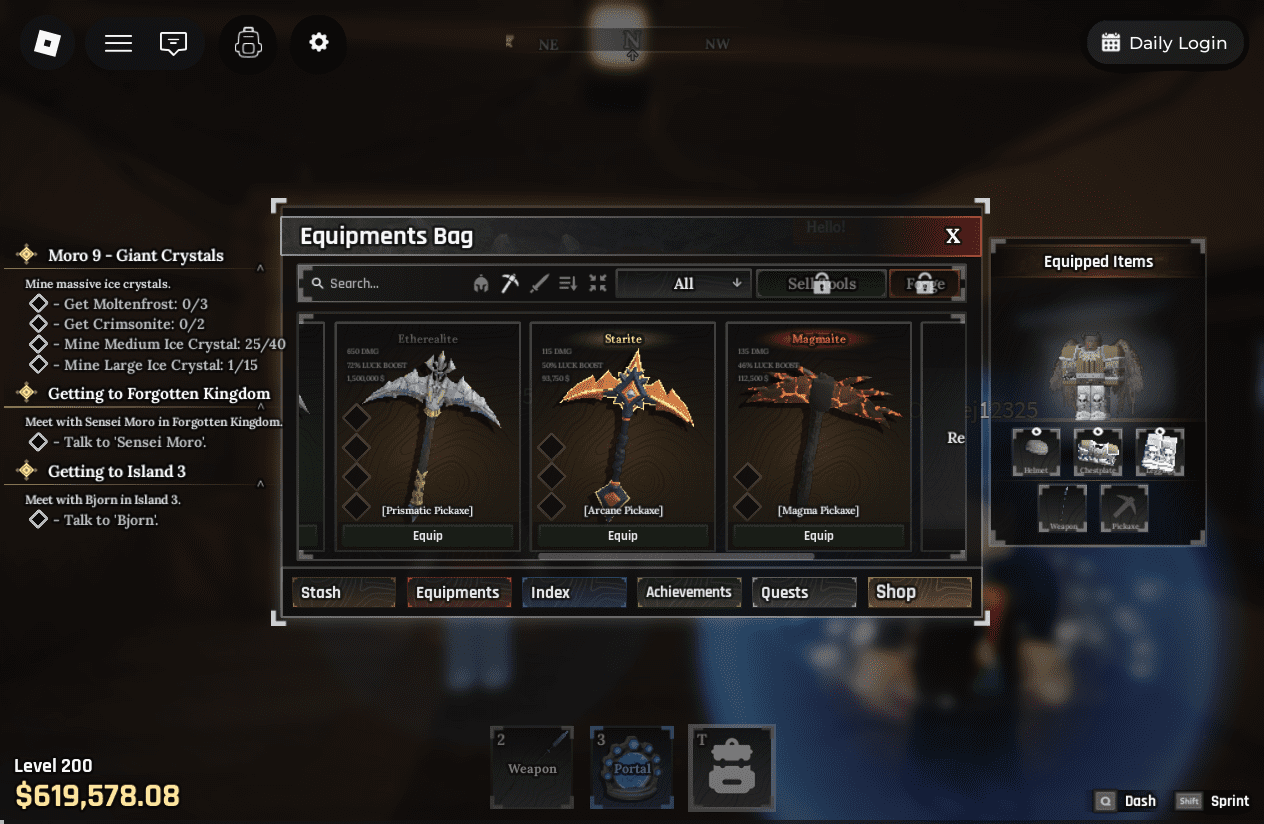1264x824 pixels.
Task: Filter equipment by helmet icon
Action: (x=481, y=284)
